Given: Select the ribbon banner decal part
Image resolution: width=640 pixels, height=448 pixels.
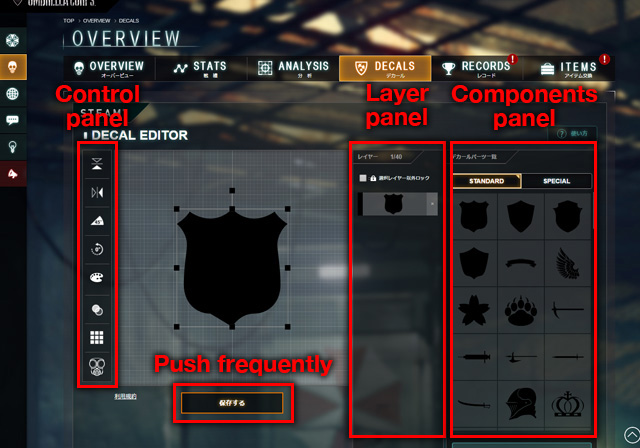Looking at the screenshot, I should [x=524, y=263].
